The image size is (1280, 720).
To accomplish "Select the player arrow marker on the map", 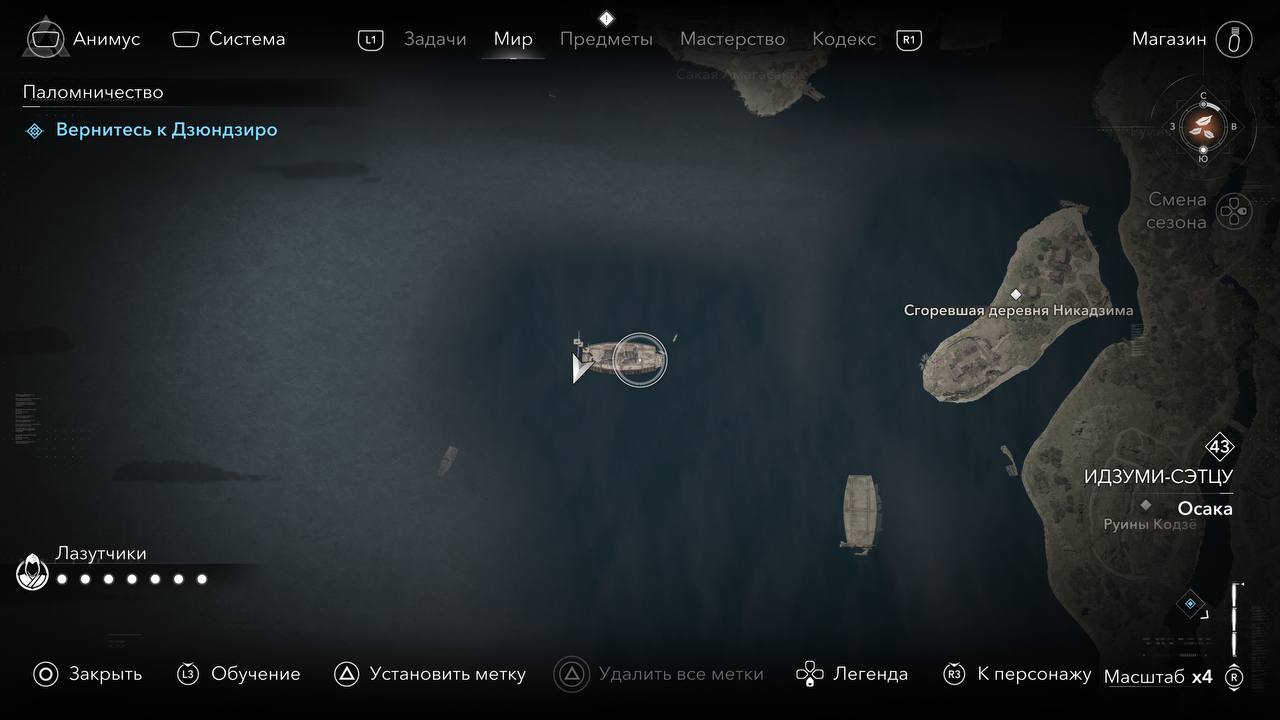I will (x=580, y=368).
